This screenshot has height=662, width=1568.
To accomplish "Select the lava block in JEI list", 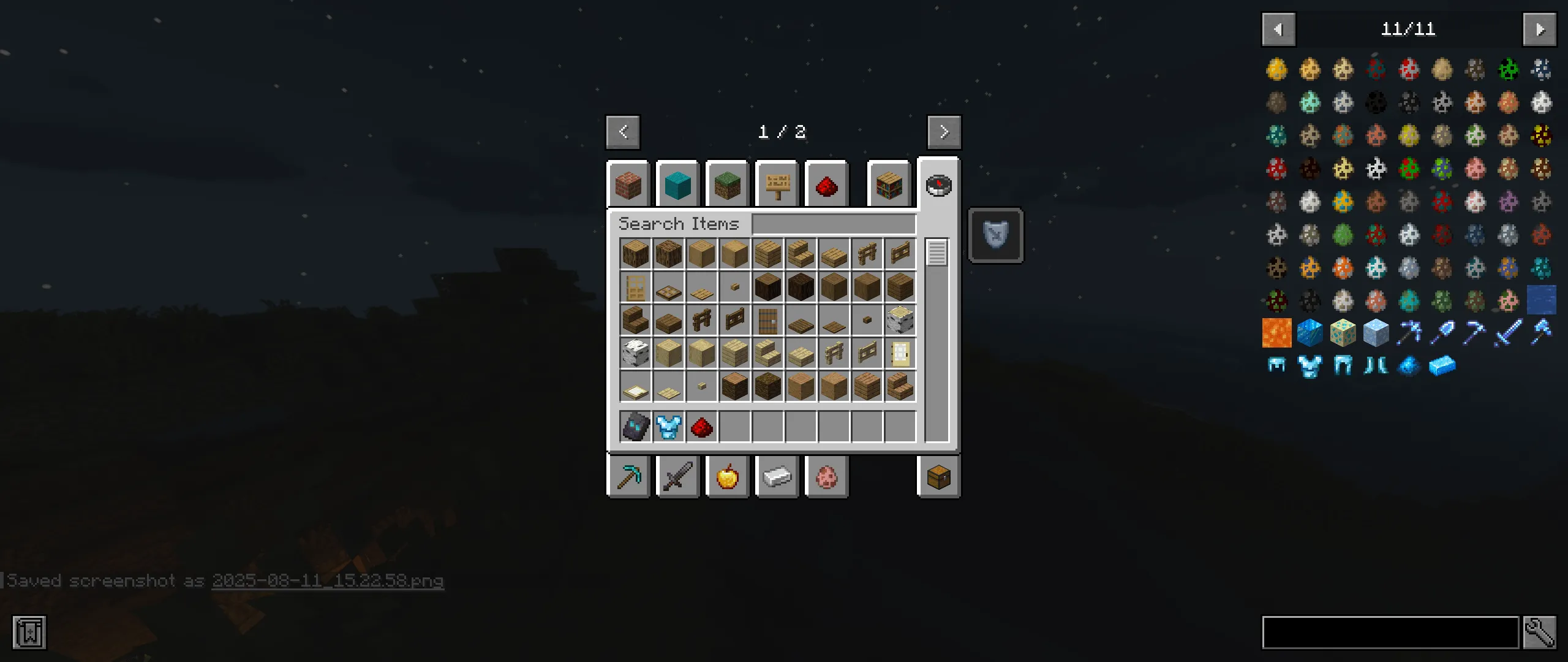I will [x=1277, y=332].
